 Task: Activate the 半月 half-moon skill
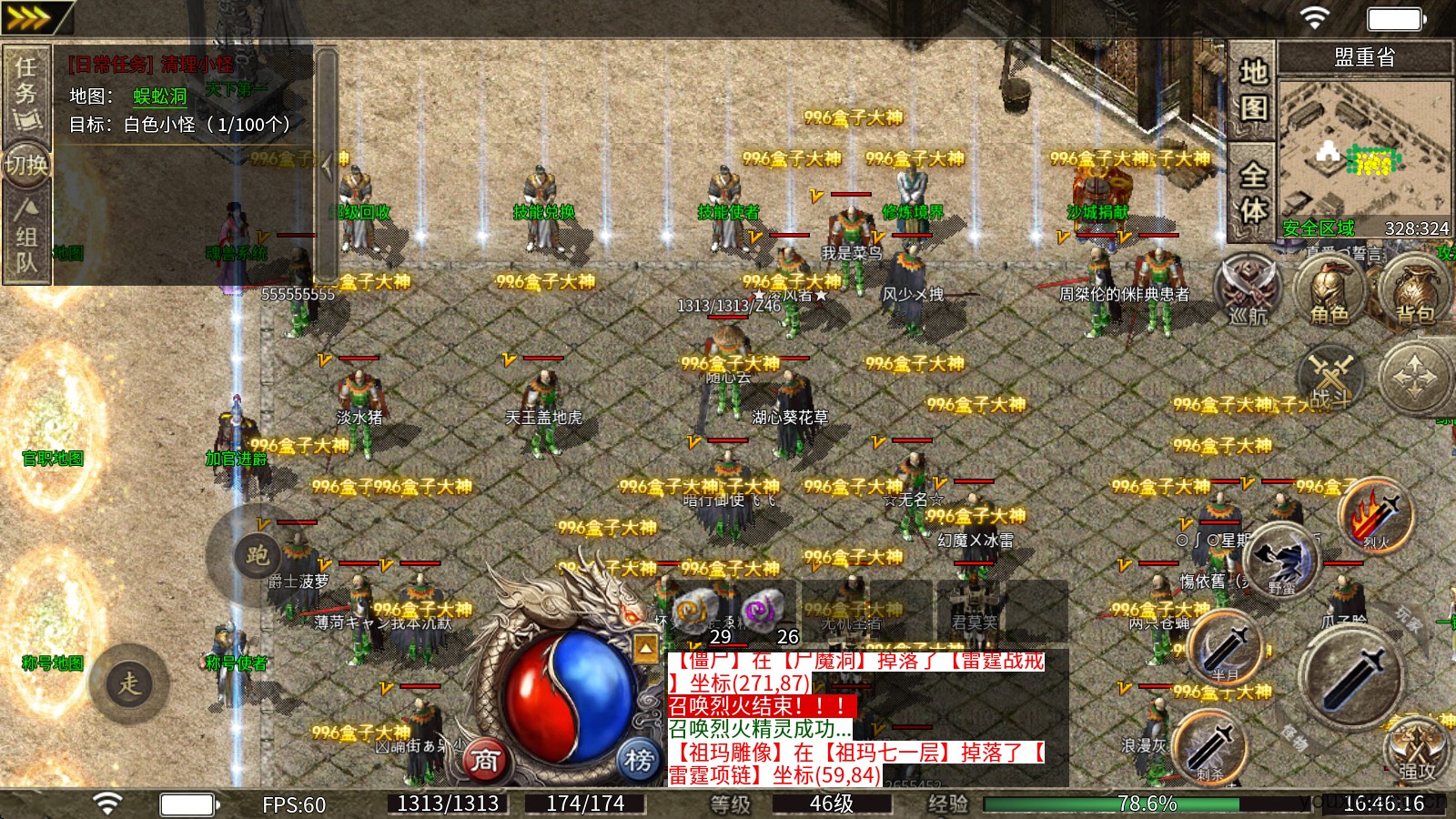click(1225, 646)
